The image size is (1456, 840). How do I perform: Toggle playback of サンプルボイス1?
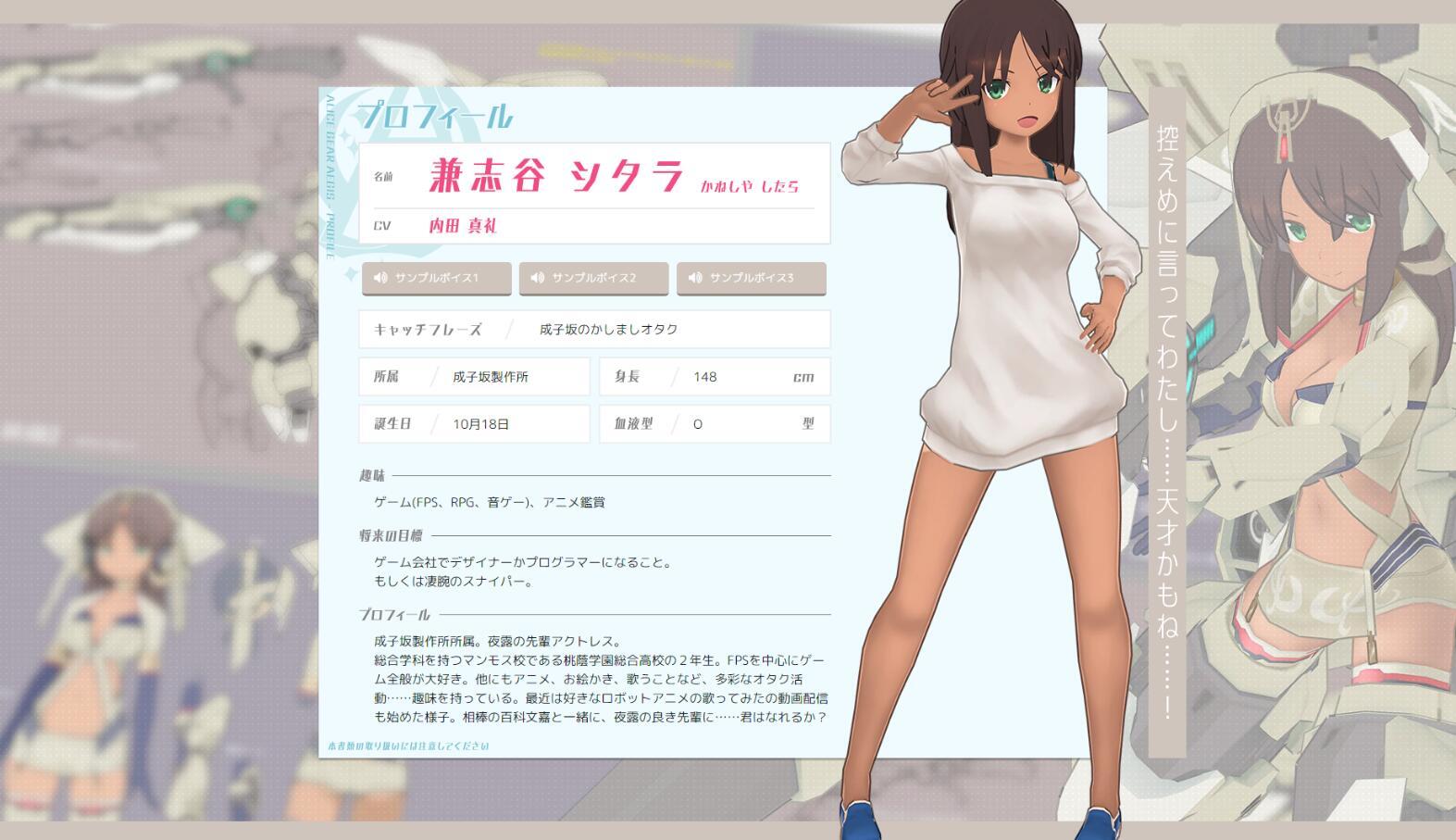tap(437, 276)
